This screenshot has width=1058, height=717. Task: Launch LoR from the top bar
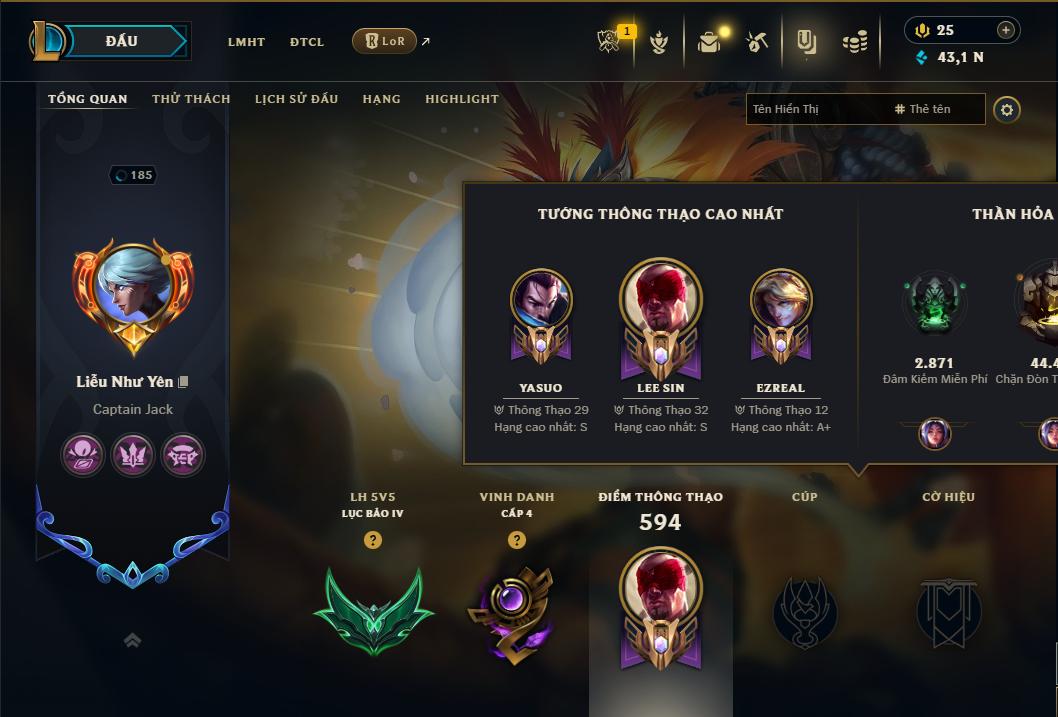coord(384,41)
